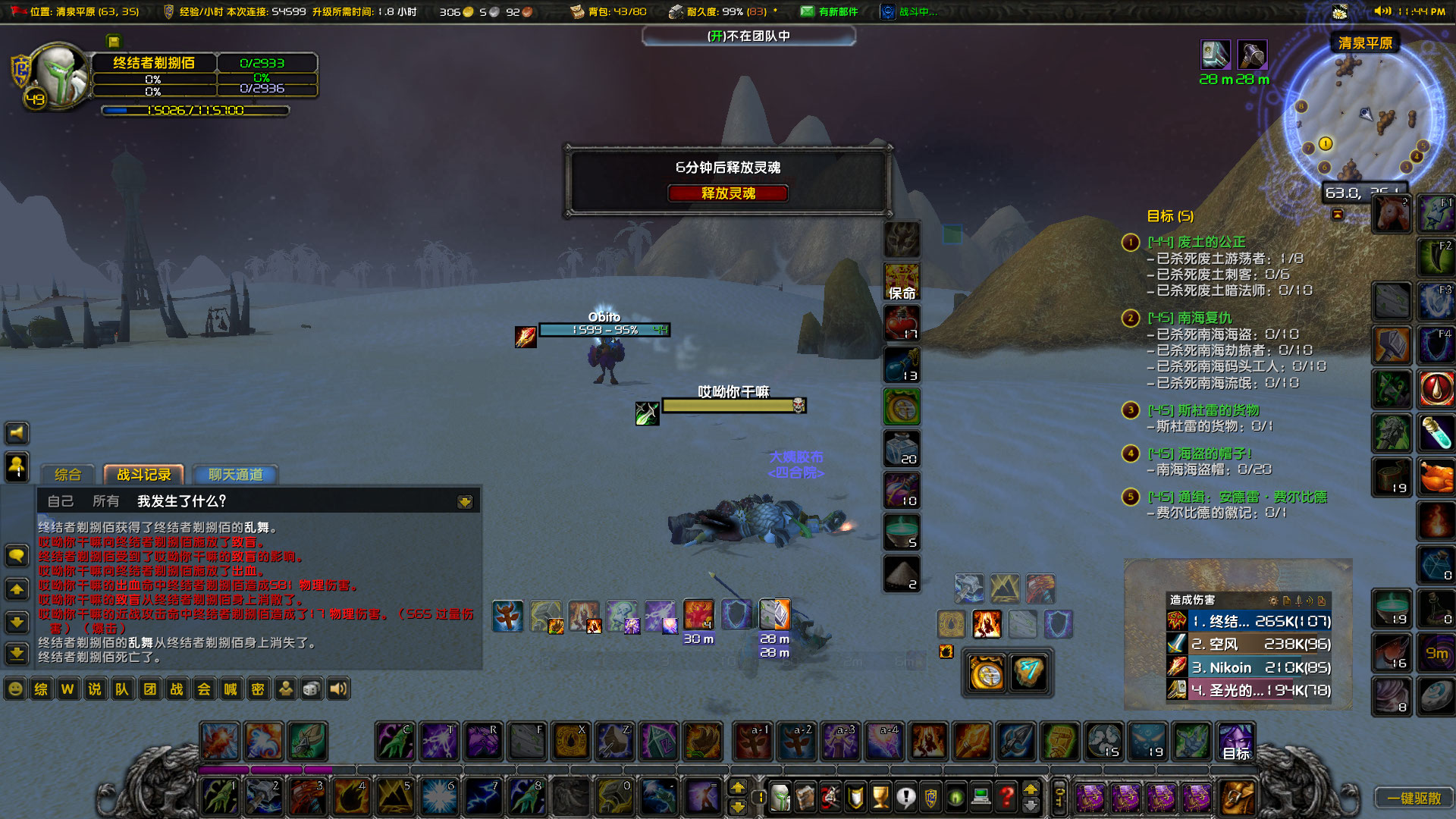Select the 密 whisper channel icon
The image size is (1456, 819).
click(x=258, y=689)
